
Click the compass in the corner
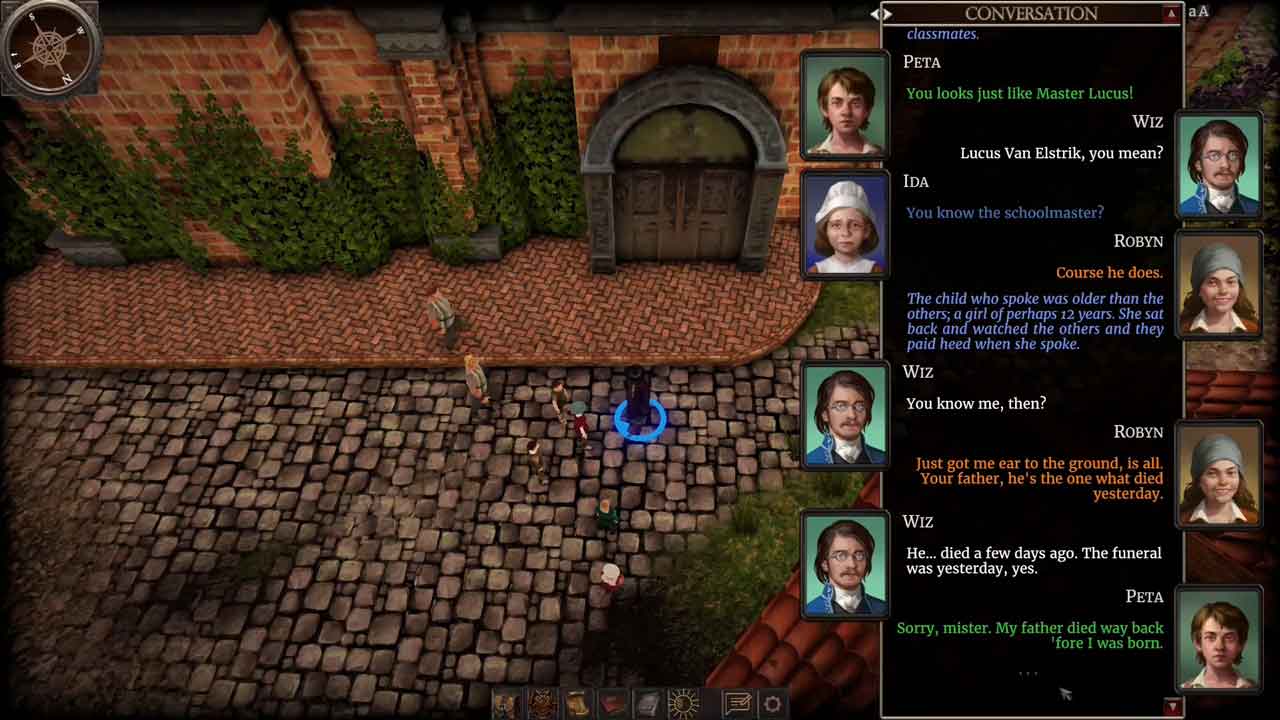point(48,47)
